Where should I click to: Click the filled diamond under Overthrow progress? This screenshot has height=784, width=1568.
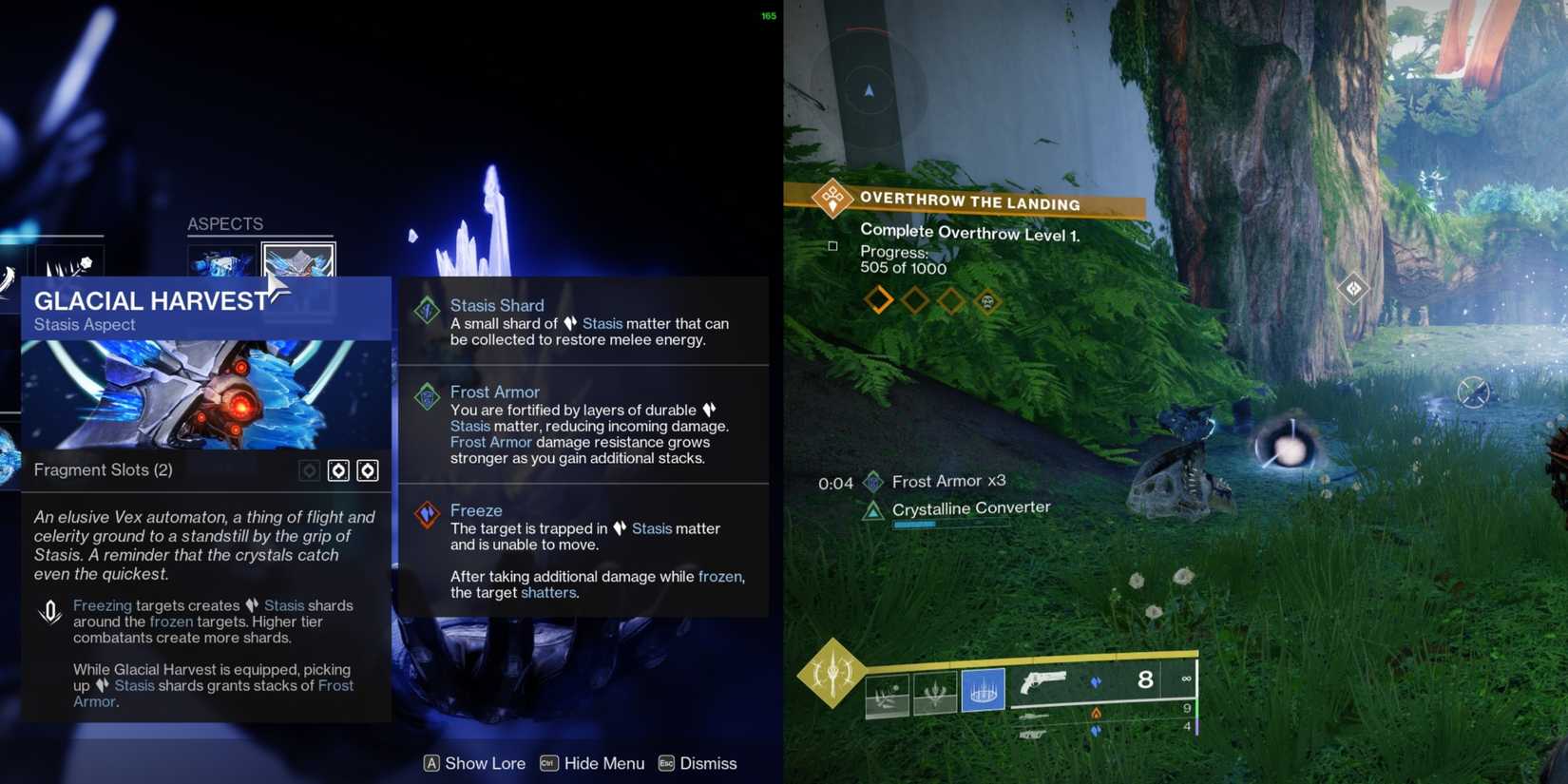[x=877, y=298]
